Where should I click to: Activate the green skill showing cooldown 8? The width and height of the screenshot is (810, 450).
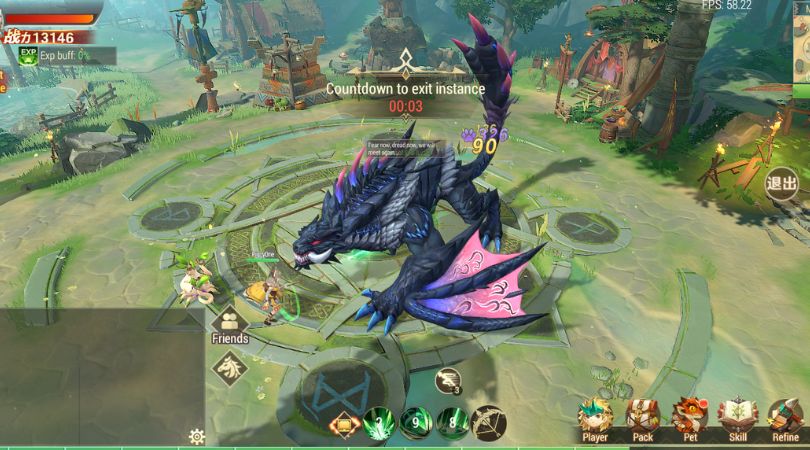pos(452,423)
